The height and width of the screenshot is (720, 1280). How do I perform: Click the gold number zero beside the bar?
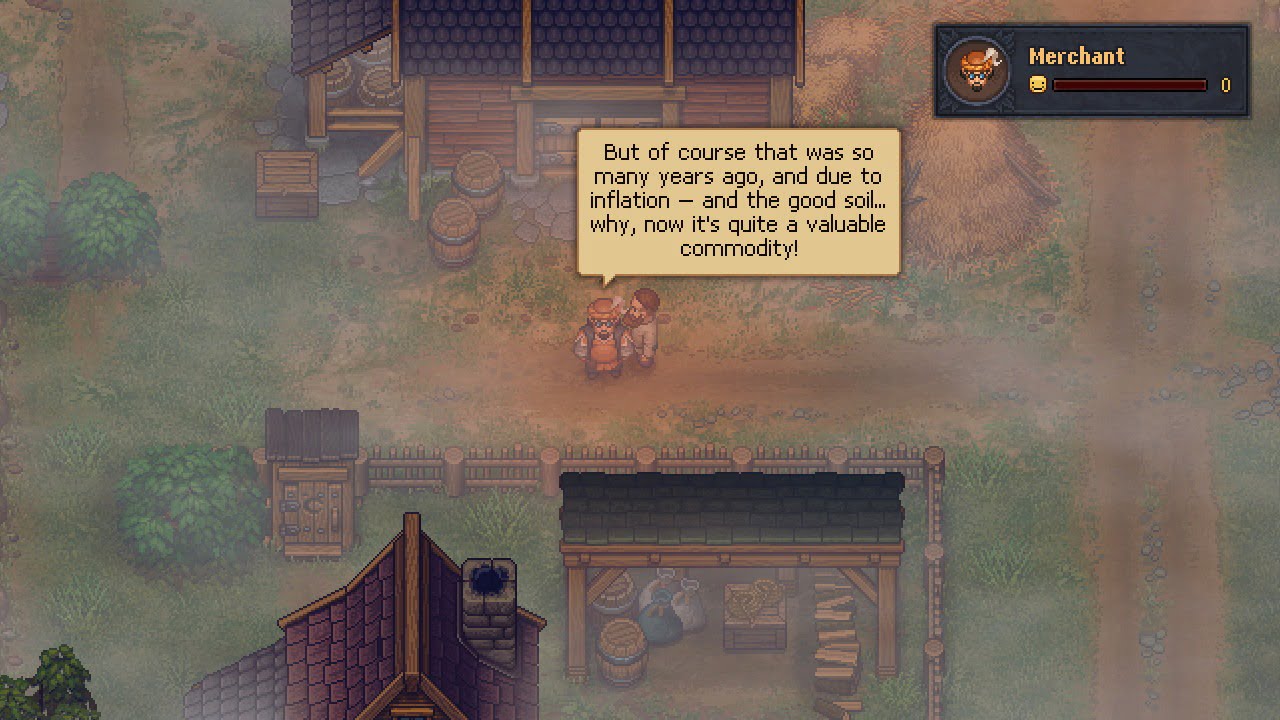1225,86
